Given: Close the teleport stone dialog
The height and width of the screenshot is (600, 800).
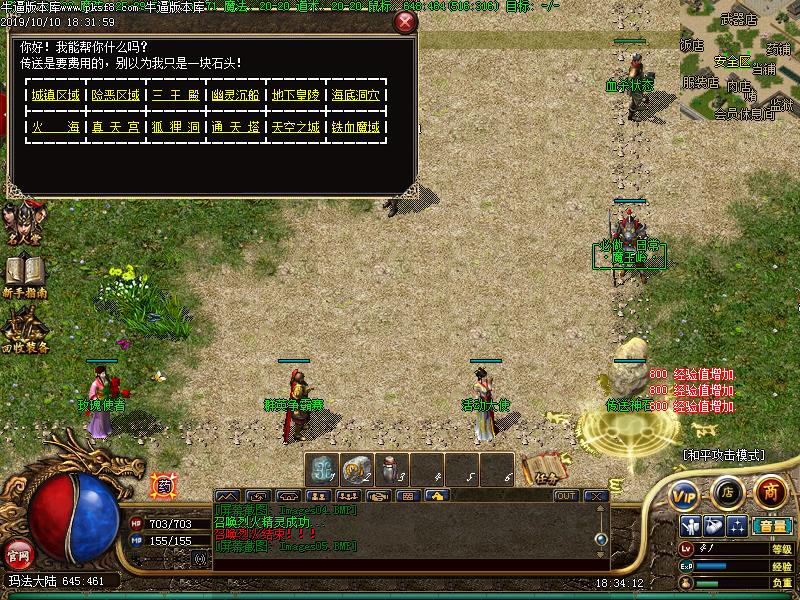Looking at the screenshot, I should (x=404, y=23).
